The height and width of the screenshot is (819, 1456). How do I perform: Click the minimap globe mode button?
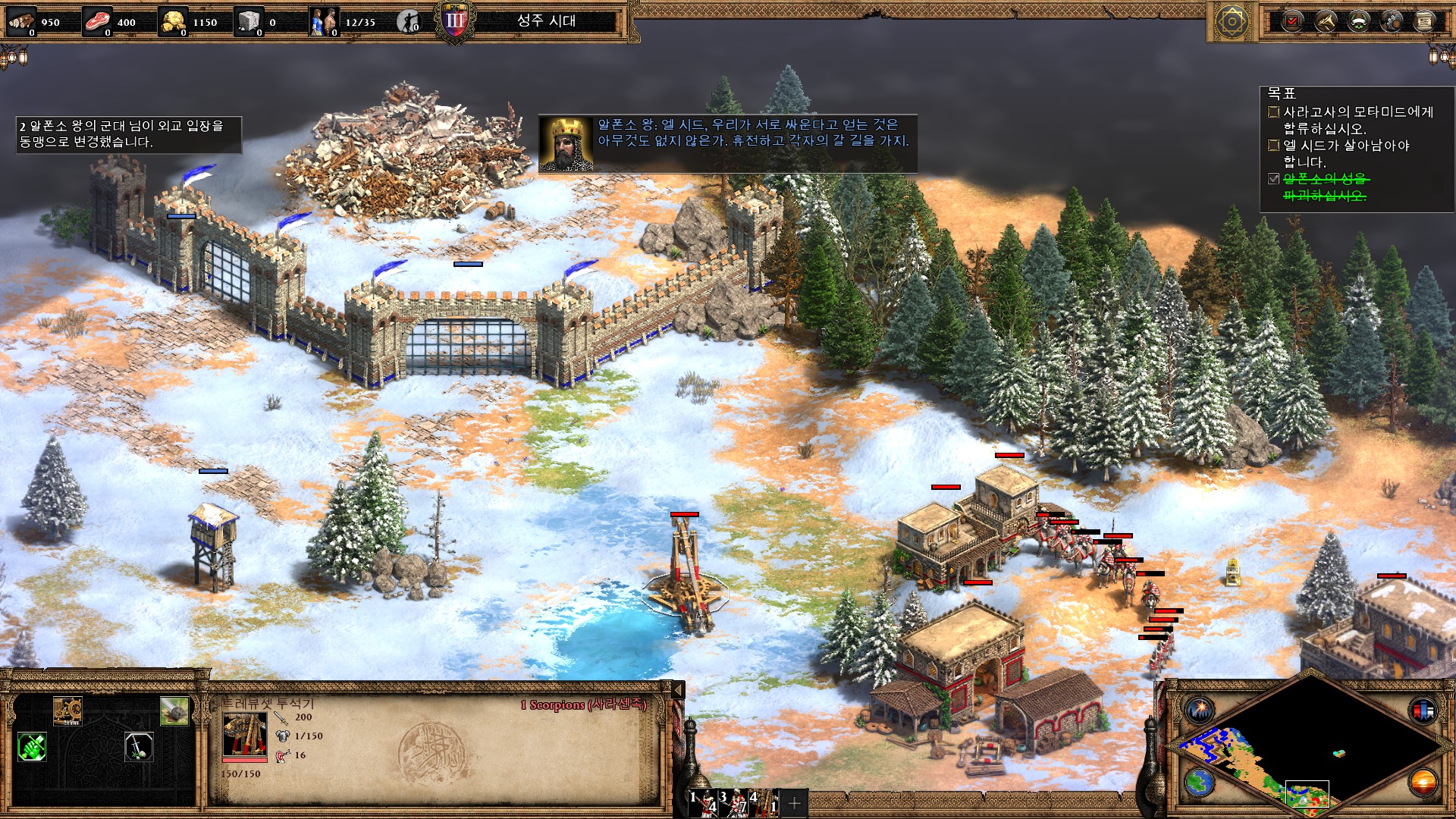click(1200, 782)
